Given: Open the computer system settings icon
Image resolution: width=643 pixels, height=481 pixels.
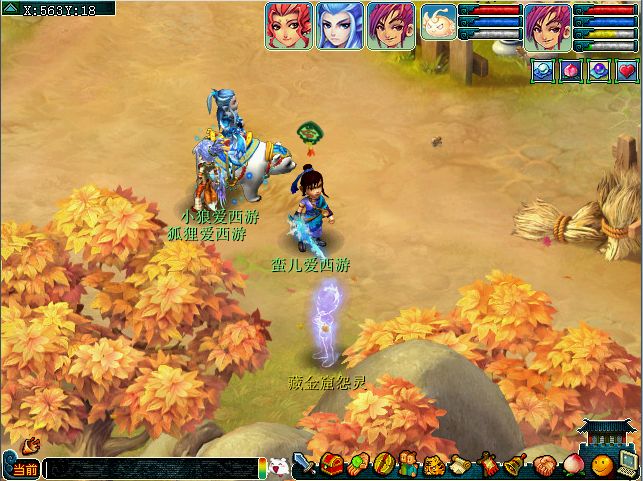Looking at the screenshot, I should tap(628, 465).
